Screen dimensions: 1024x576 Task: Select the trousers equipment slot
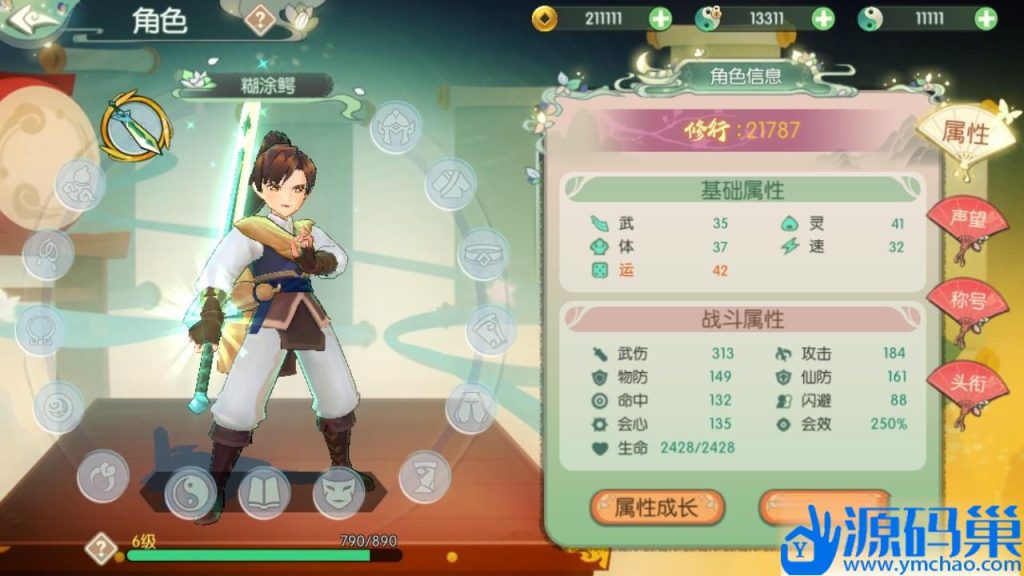tap(470, 406)
